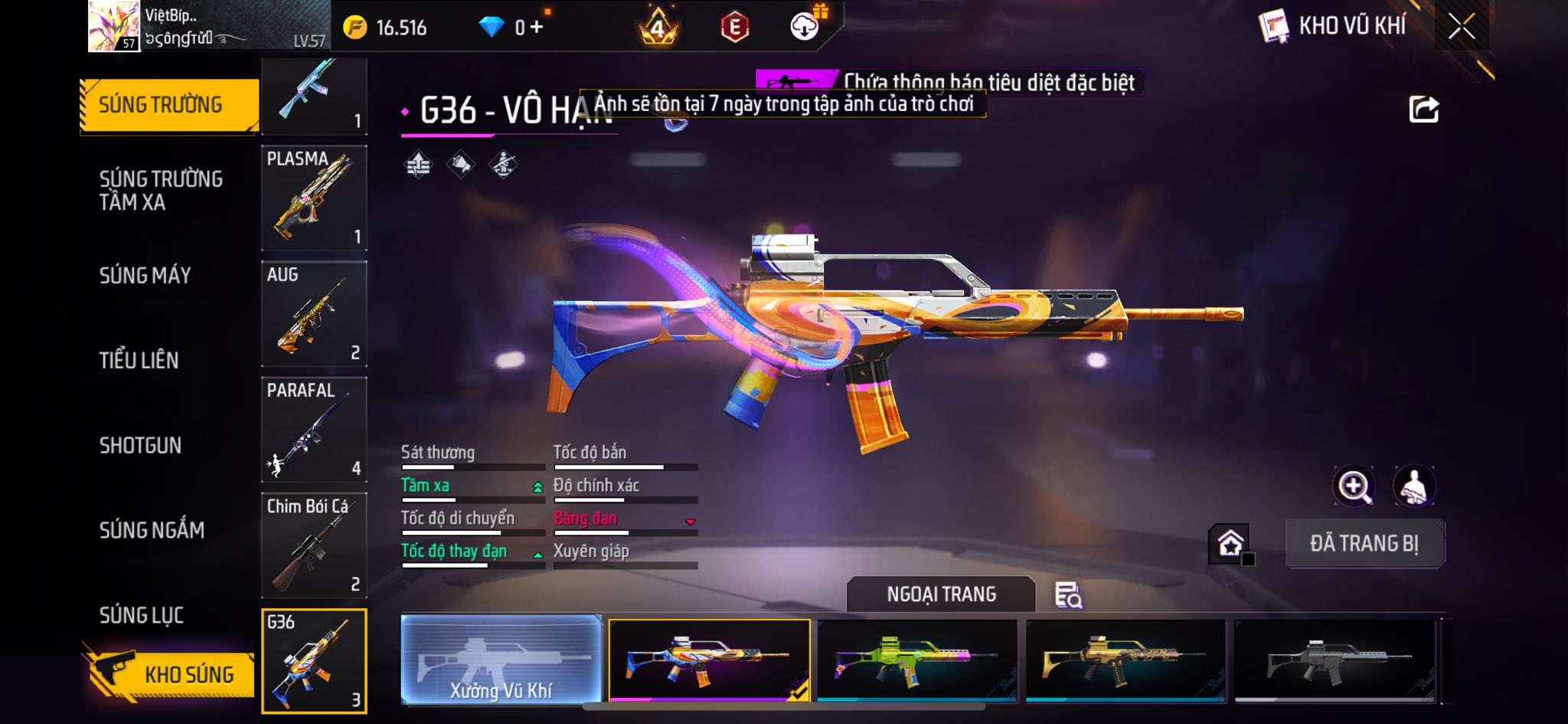1568x724 pixels.
Task: Add diamonds with the plus button
Action: click(x=536, y=28)
